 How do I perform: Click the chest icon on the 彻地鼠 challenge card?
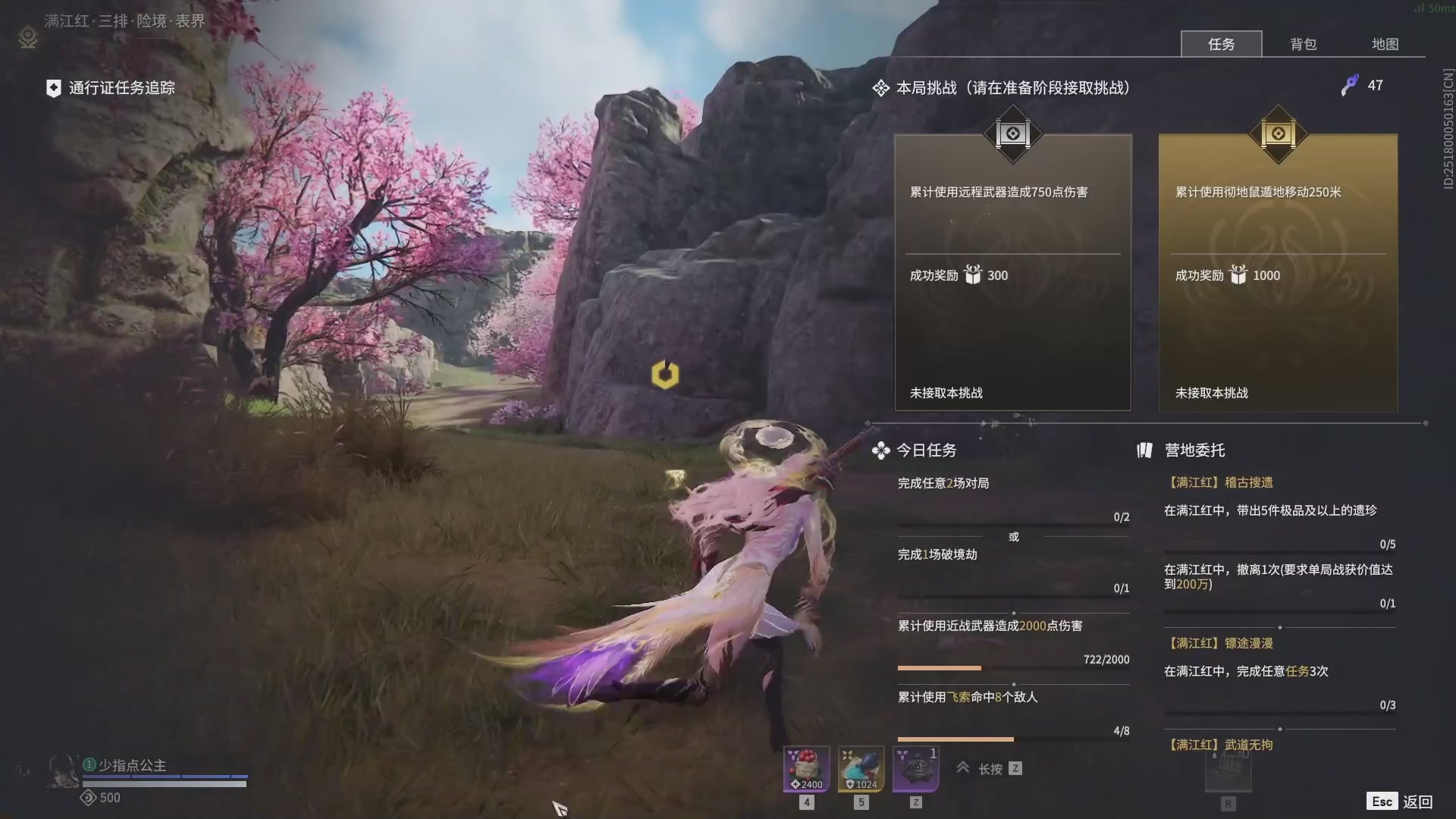click(1279, 135)
